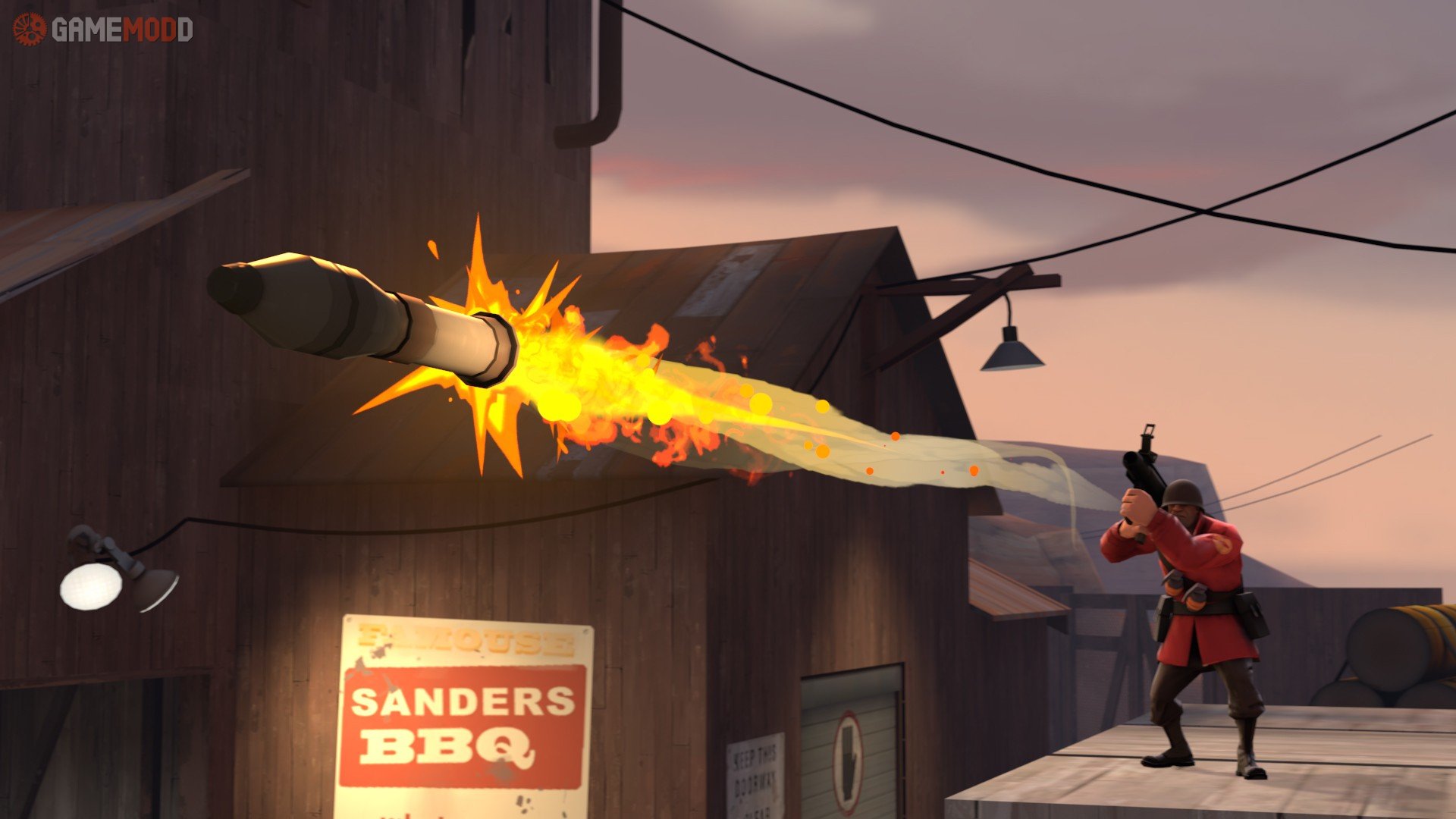Click the GameModd watermark logo
Viewport: 1456px width, 819px height.
point(103,30)
